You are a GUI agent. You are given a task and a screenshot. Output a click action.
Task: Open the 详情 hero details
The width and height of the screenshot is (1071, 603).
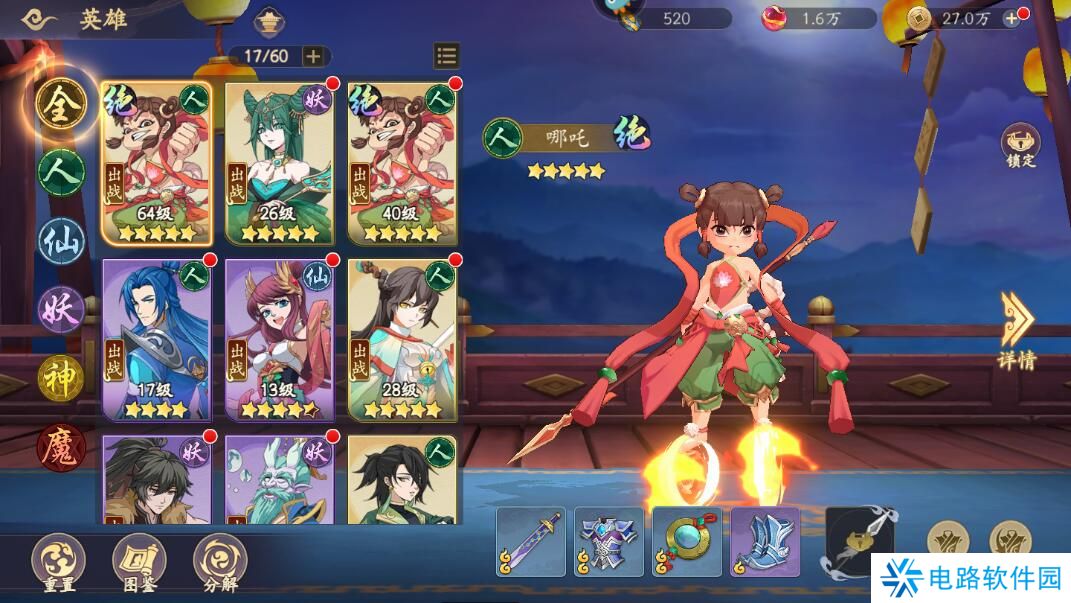(1017, 331)
